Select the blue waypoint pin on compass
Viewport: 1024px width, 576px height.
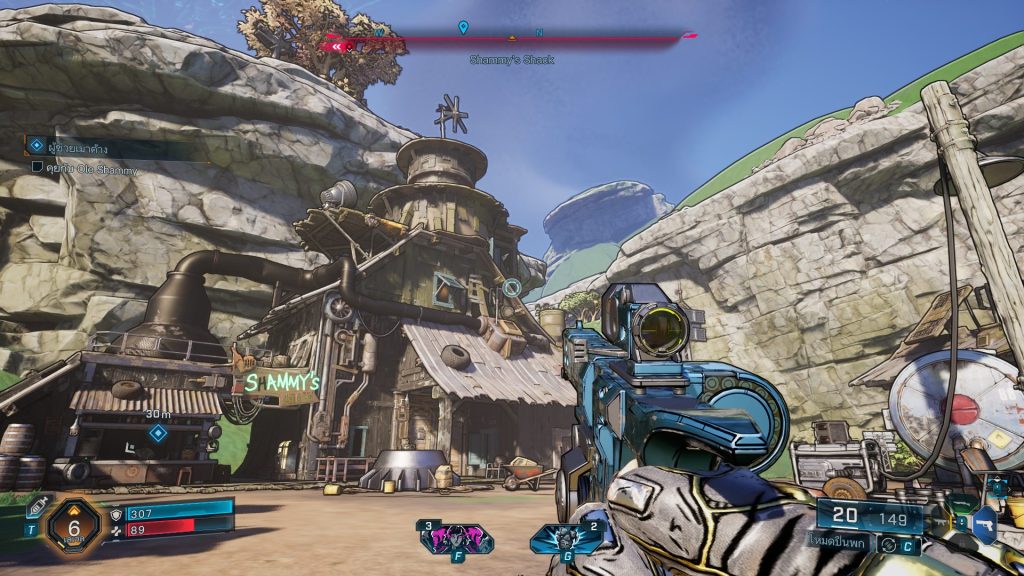pyautogui.click(x=463, y=28)
